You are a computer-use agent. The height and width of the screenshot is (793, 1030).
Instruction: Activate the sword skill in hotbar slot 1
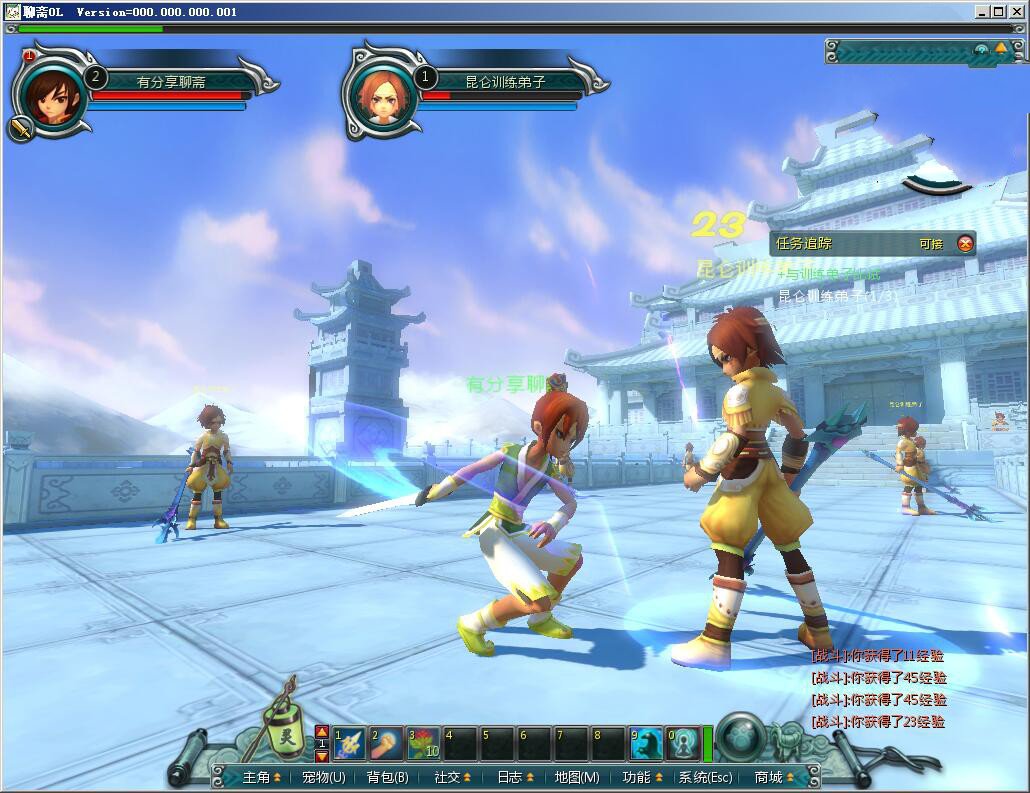(x=349, y=744)
